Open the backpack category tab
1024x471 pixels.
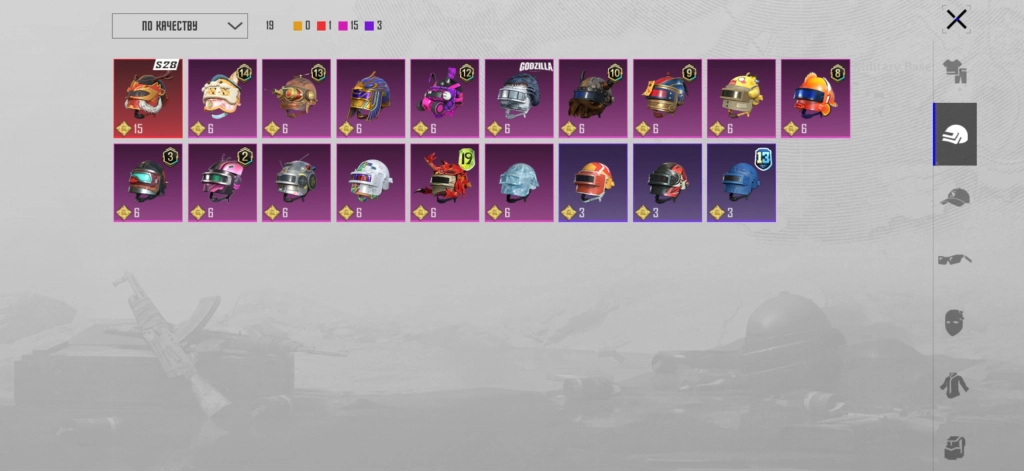(955, 445)
